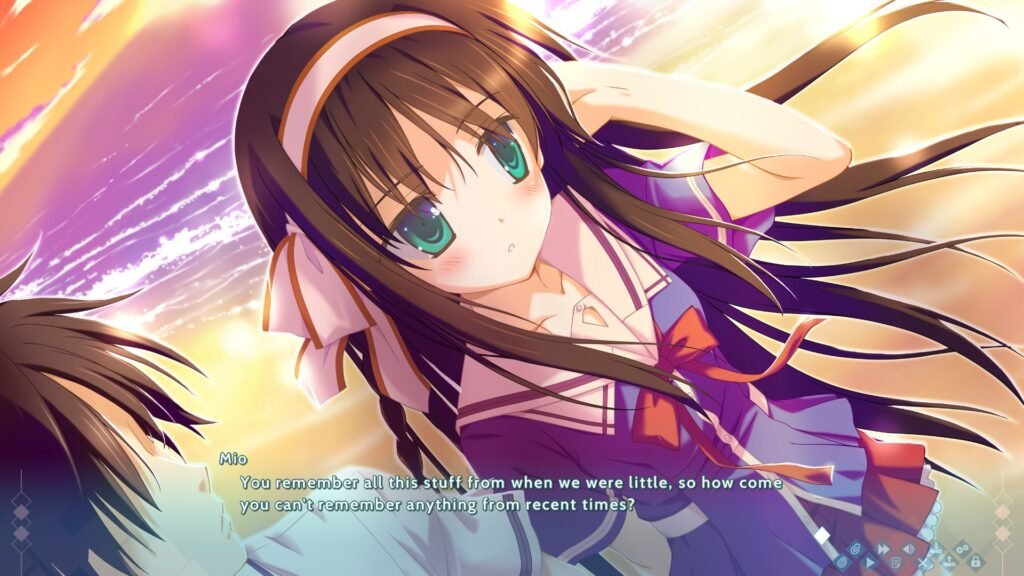
Task: Click the left-pointing triangle back icon
Action: [908, 549]
